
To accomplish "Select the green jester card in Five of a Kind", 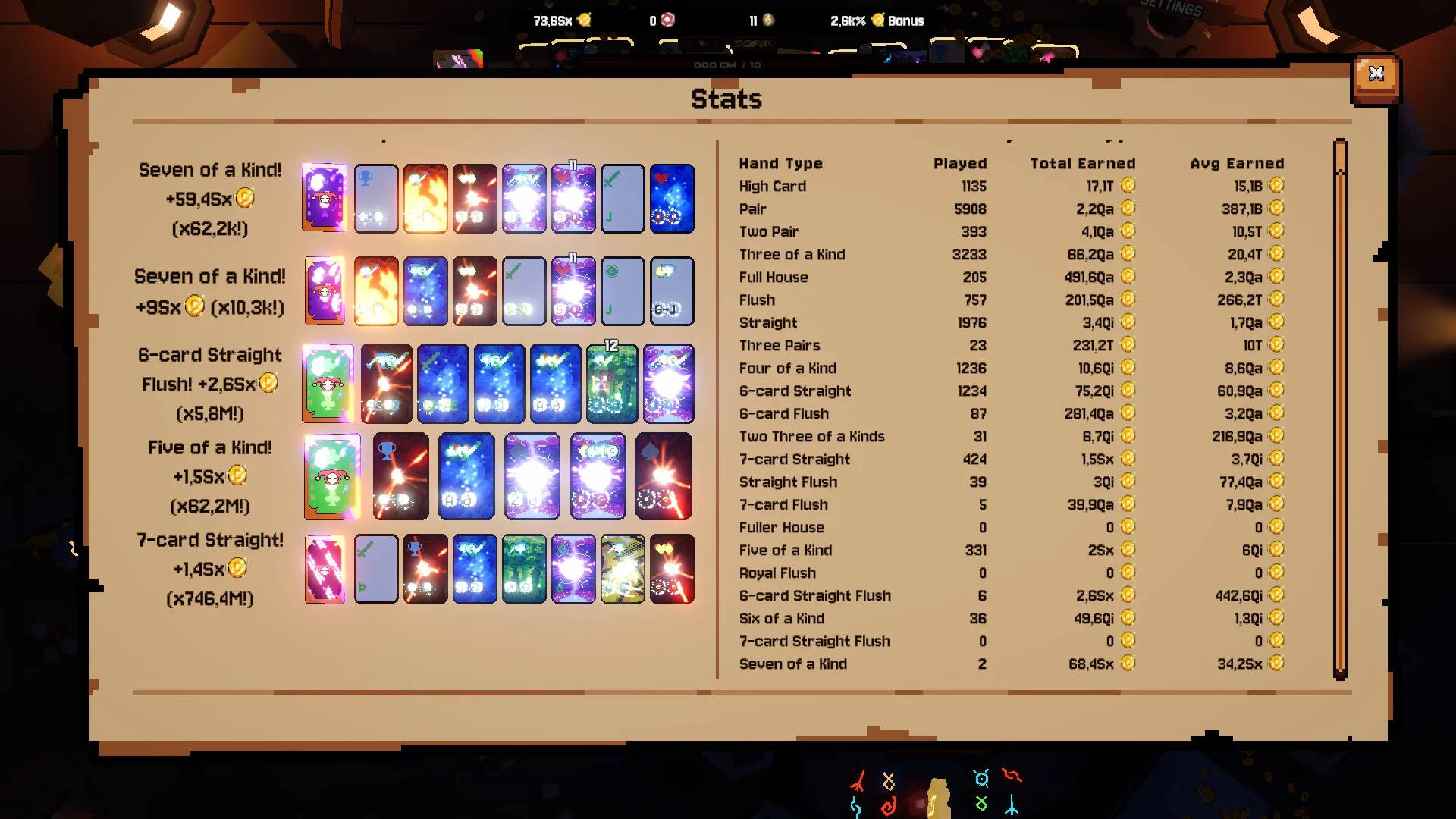I will [x=332, y=477].
